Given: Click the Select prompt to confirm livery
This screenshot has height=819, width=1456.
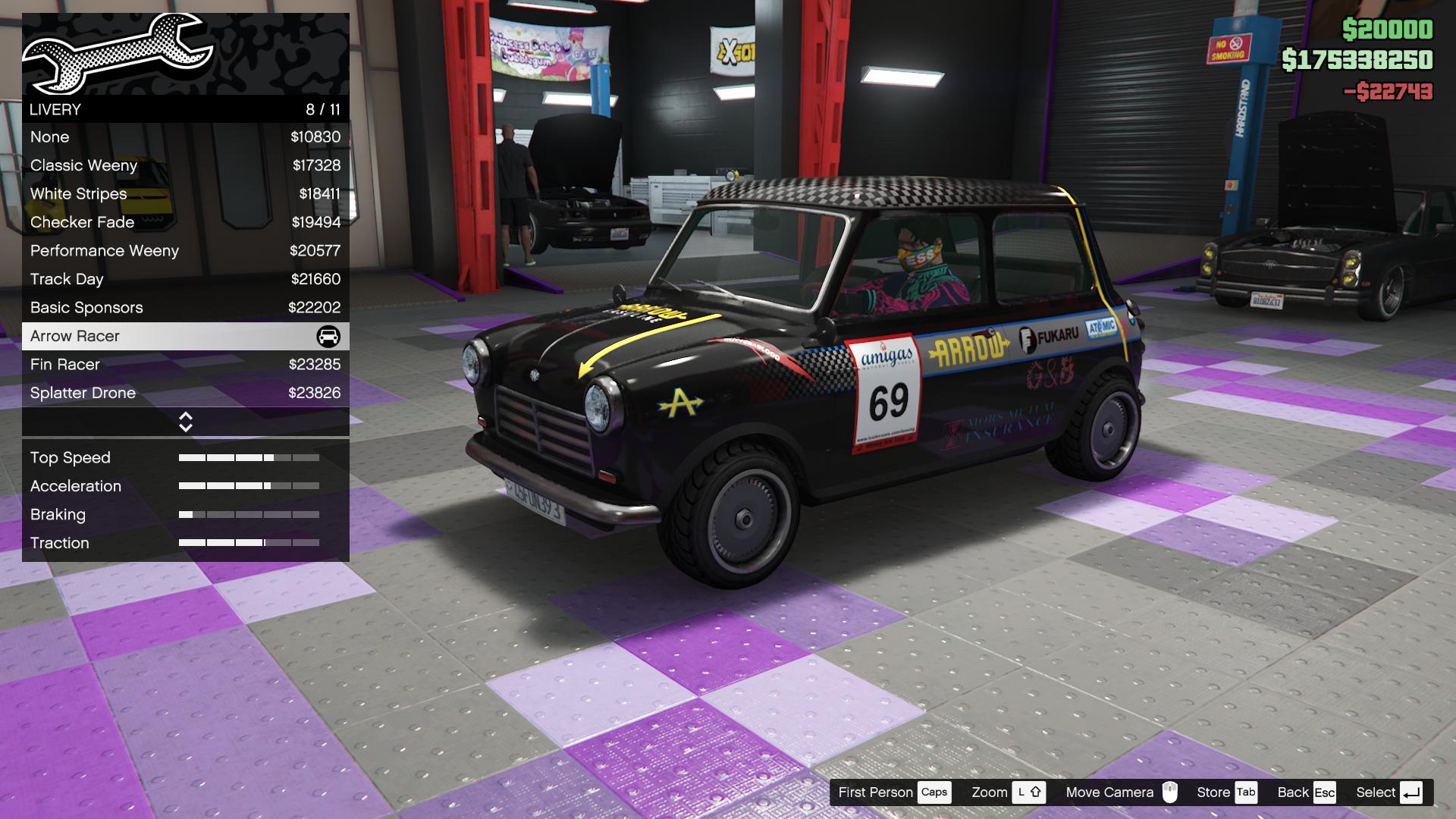Looking at the screenshot, I should pos(1376,792).
